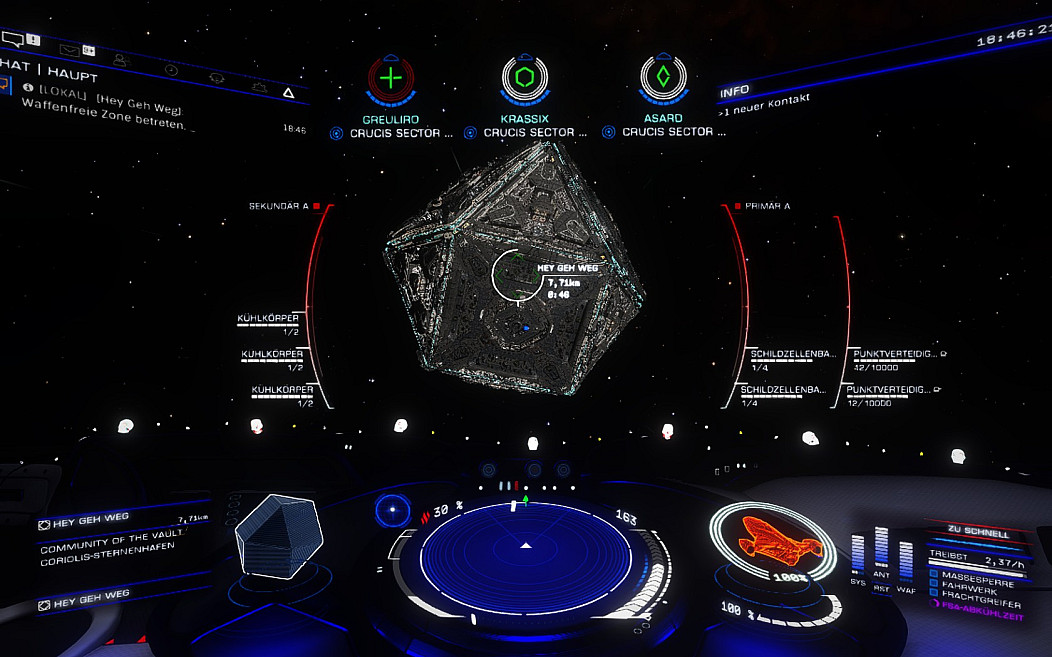Screen dimensions: 1052x657
Task: Switch to the envelope inbox tab
Action: tap(70, 49)
